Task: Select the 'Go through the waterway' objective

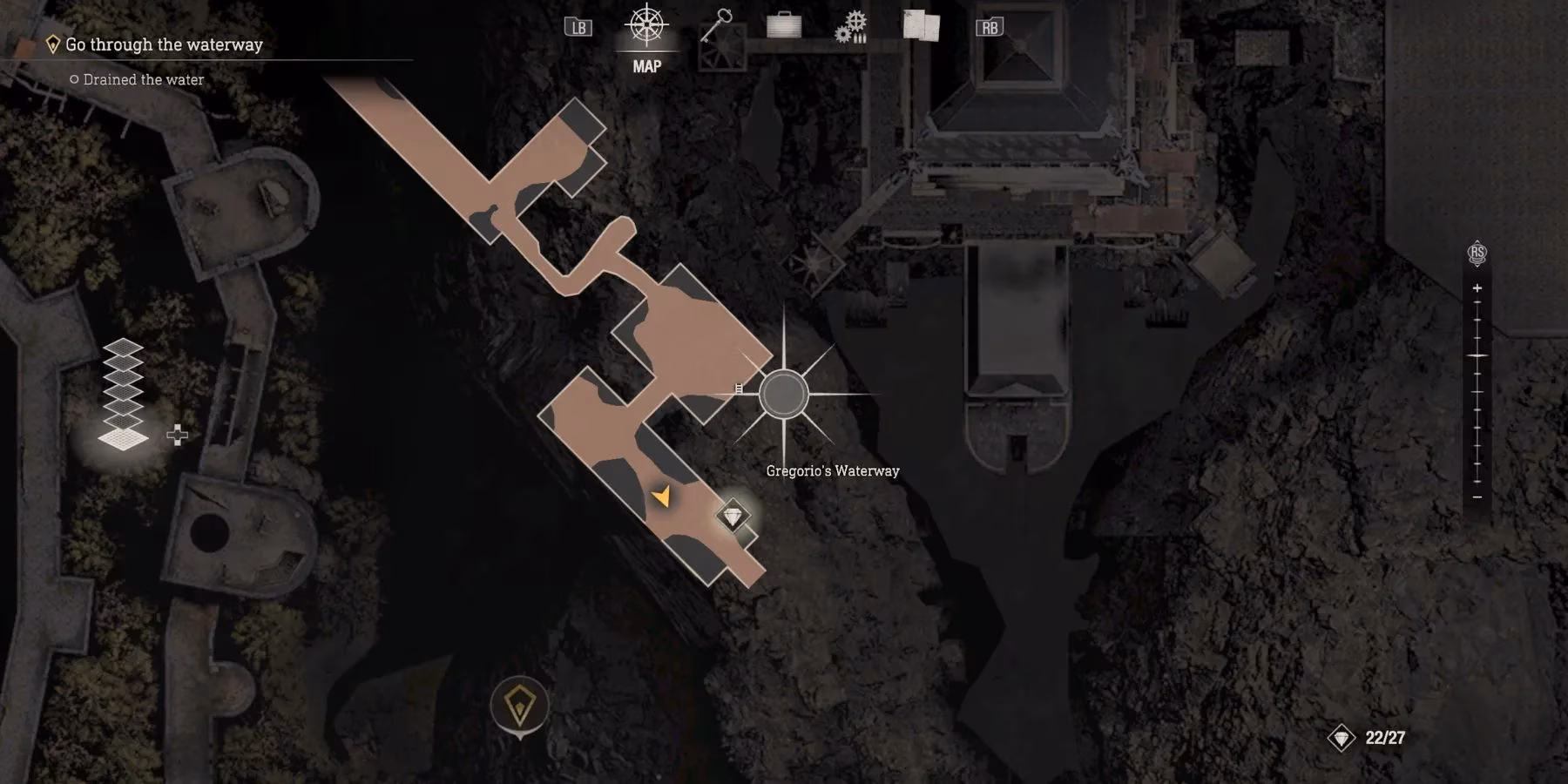Action: tap(164, 44)
